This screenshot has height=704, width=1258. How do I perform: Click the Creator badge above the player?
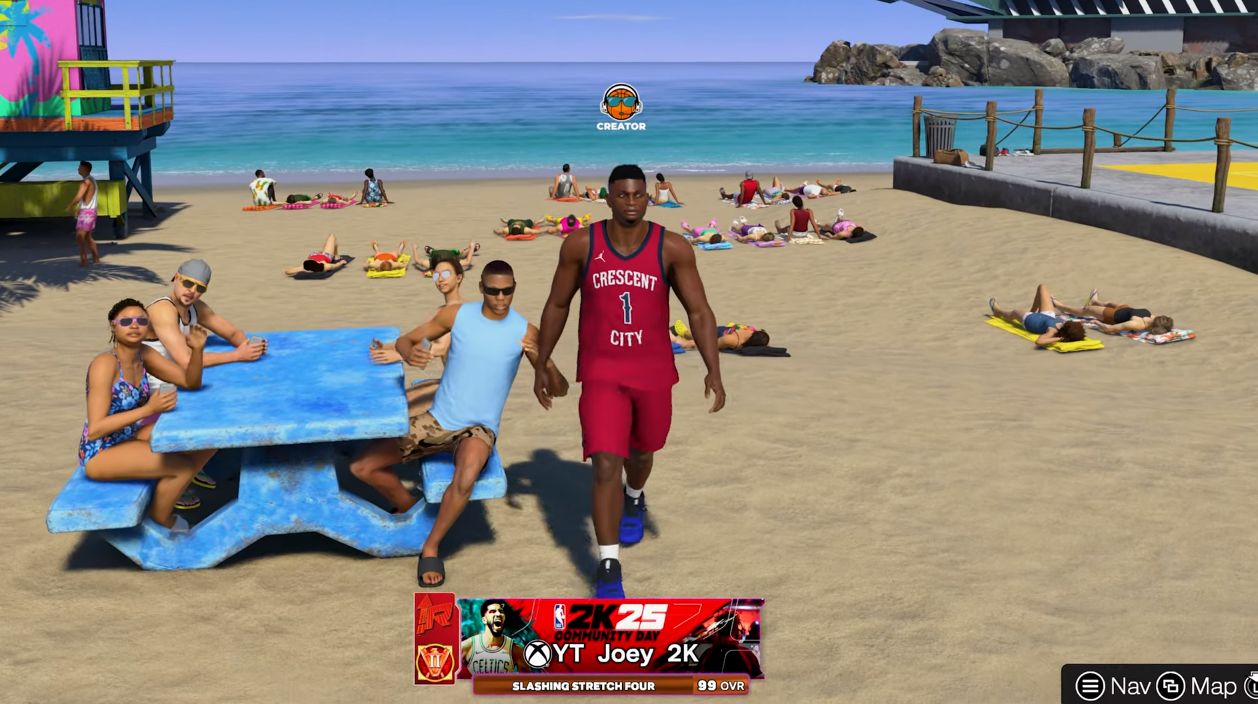tap(620, 106)
